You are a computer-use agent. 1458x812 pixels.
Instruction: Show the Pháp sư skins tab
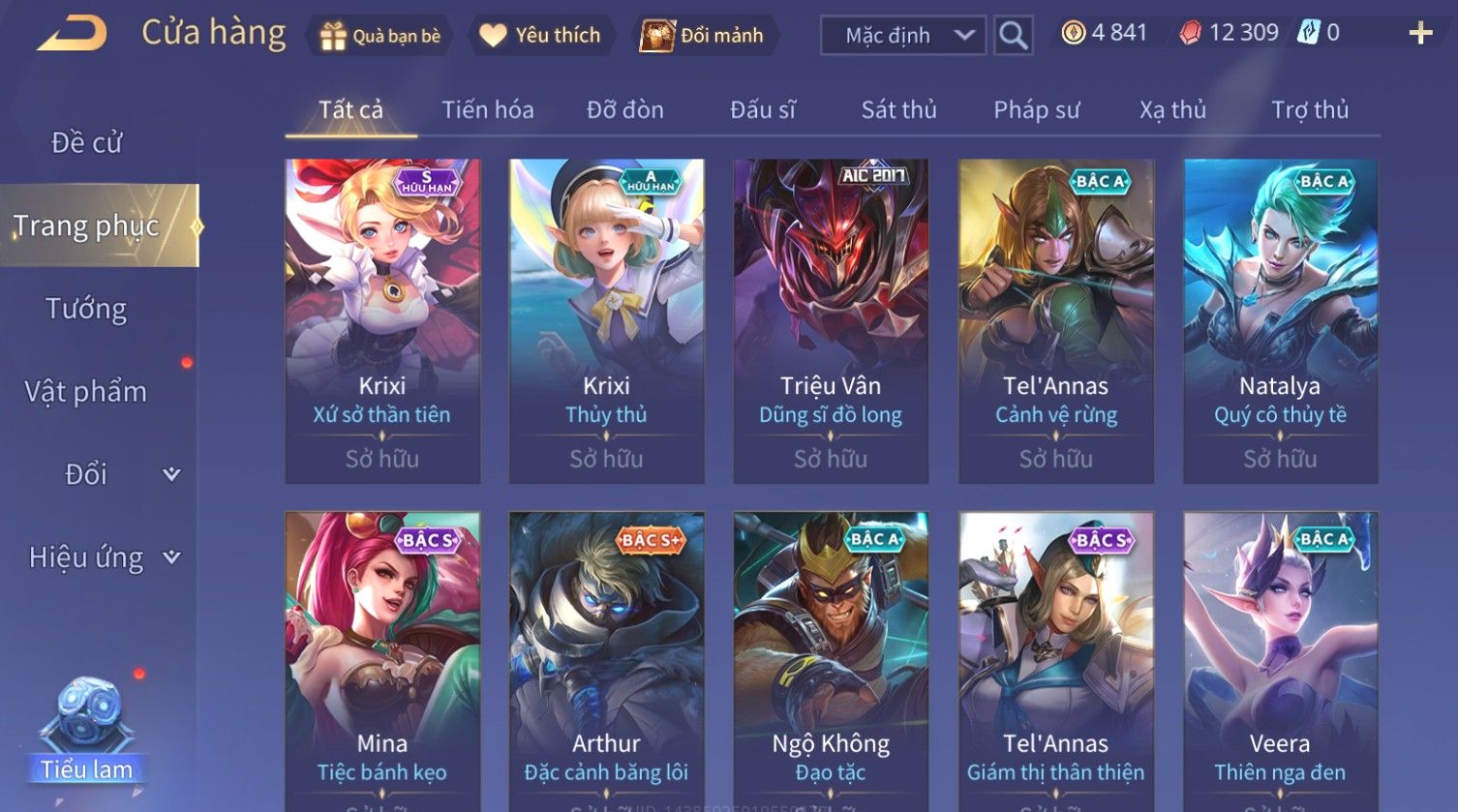(1036, 109)
